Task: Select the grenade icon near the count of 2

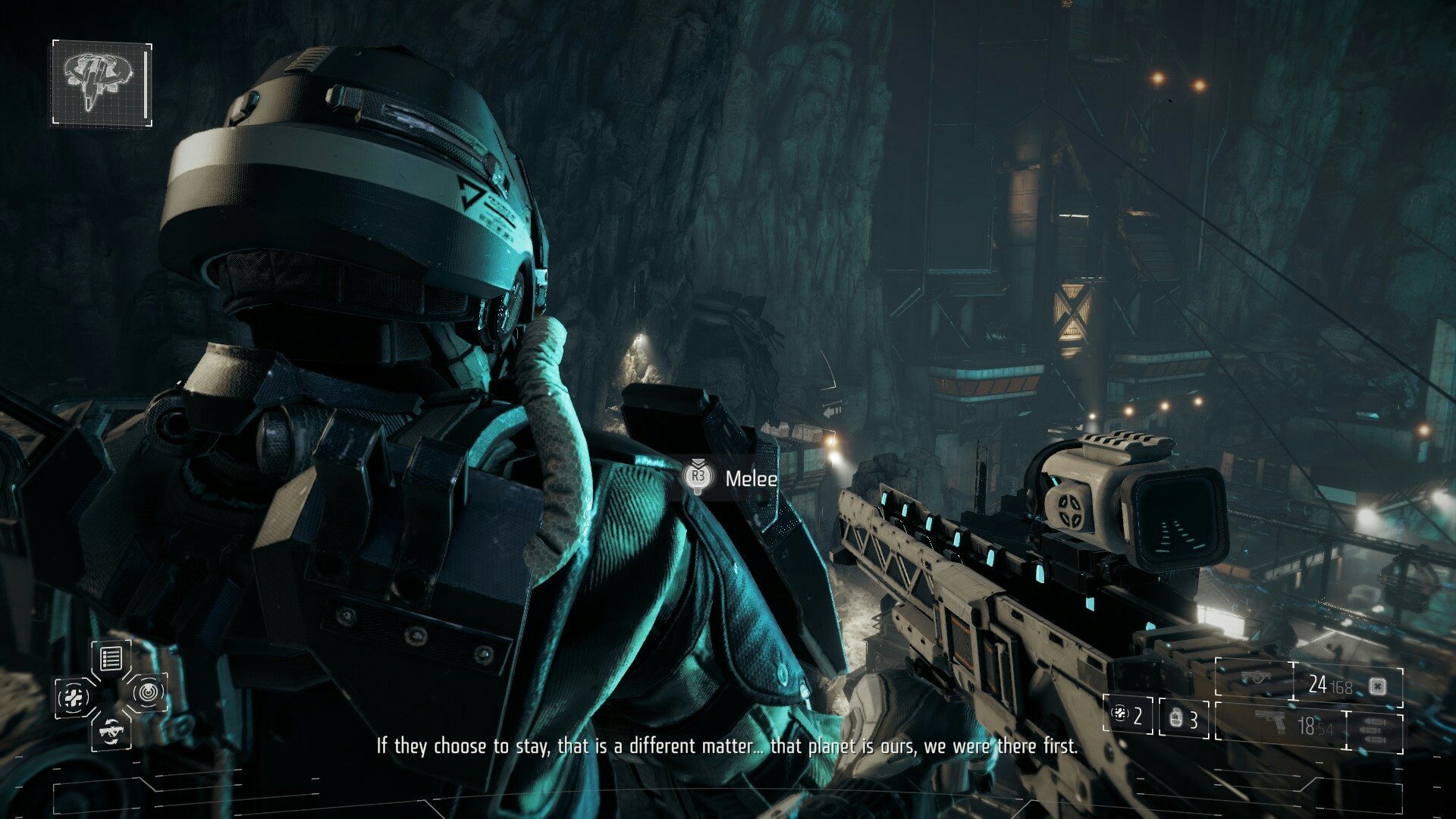Action: click(1120, 714)
